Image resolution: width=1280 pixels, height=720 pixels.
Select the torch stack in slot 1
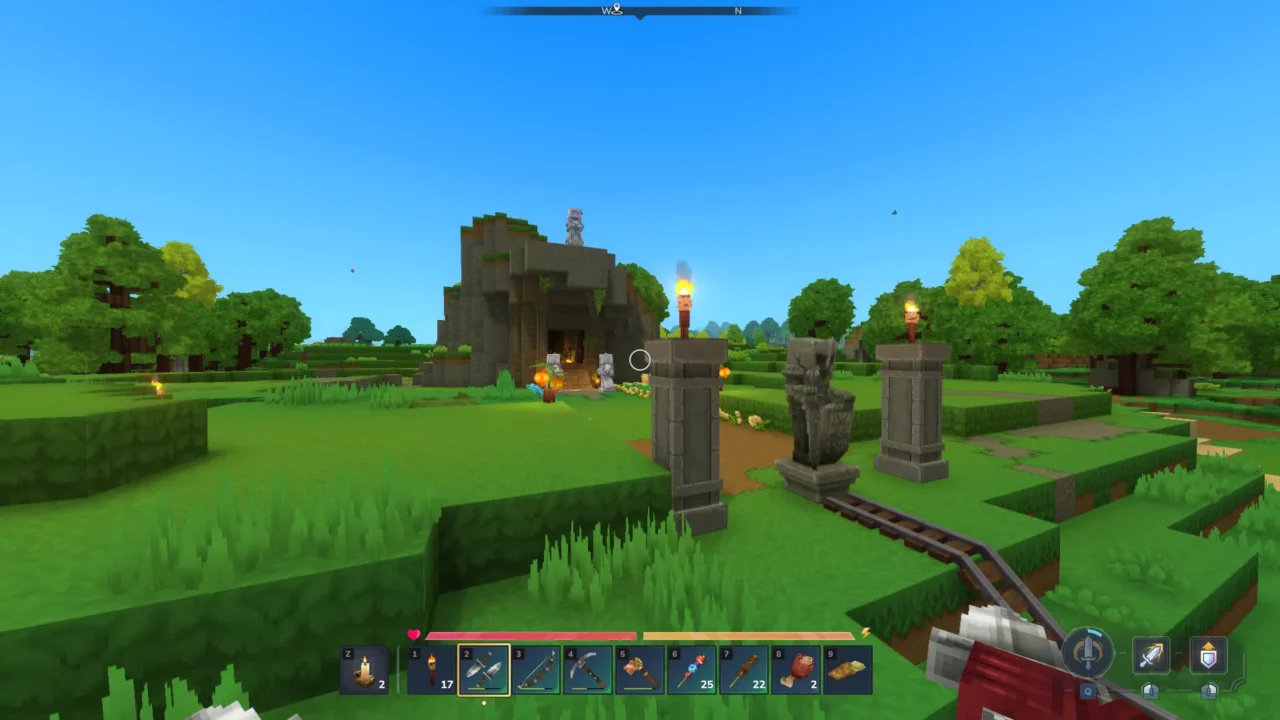point(432,669)
